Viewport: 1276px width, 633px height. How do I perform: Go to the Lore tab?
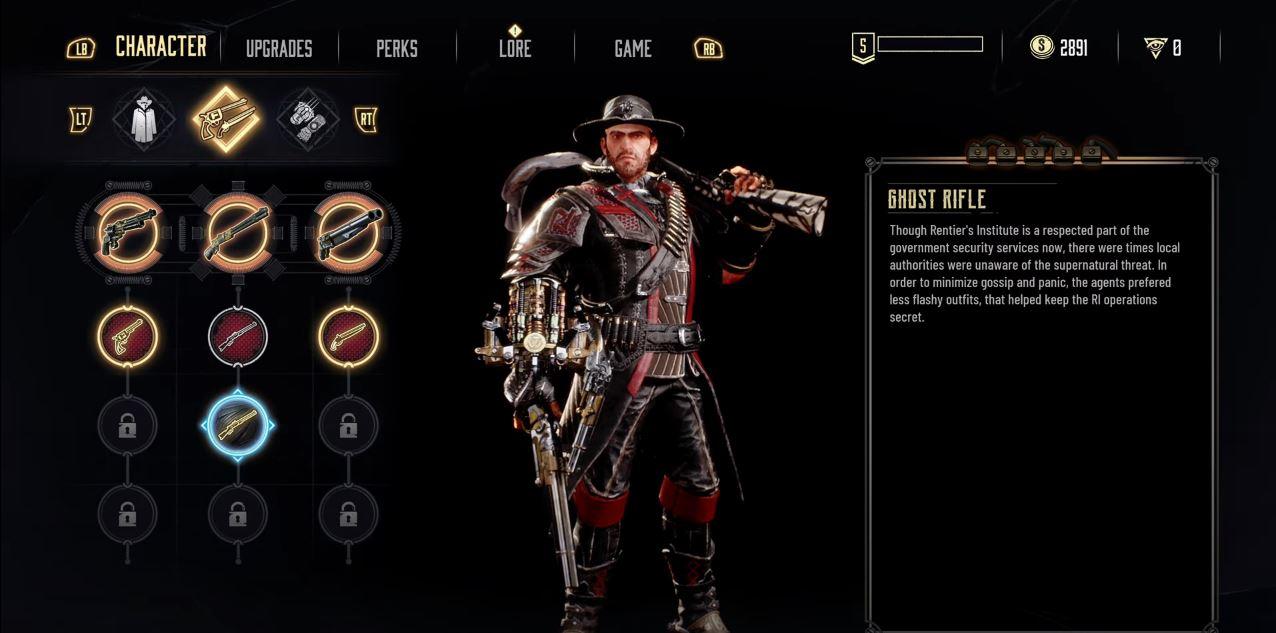coord(515,48)
